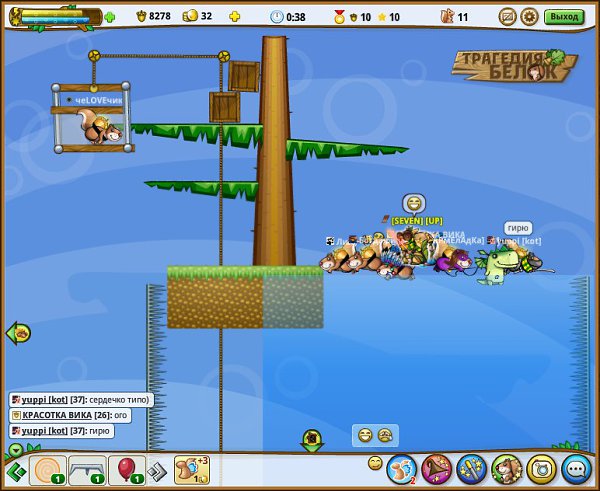Click the left-edge arrow with acorn
600x491 pixels.
pos(18,333)
